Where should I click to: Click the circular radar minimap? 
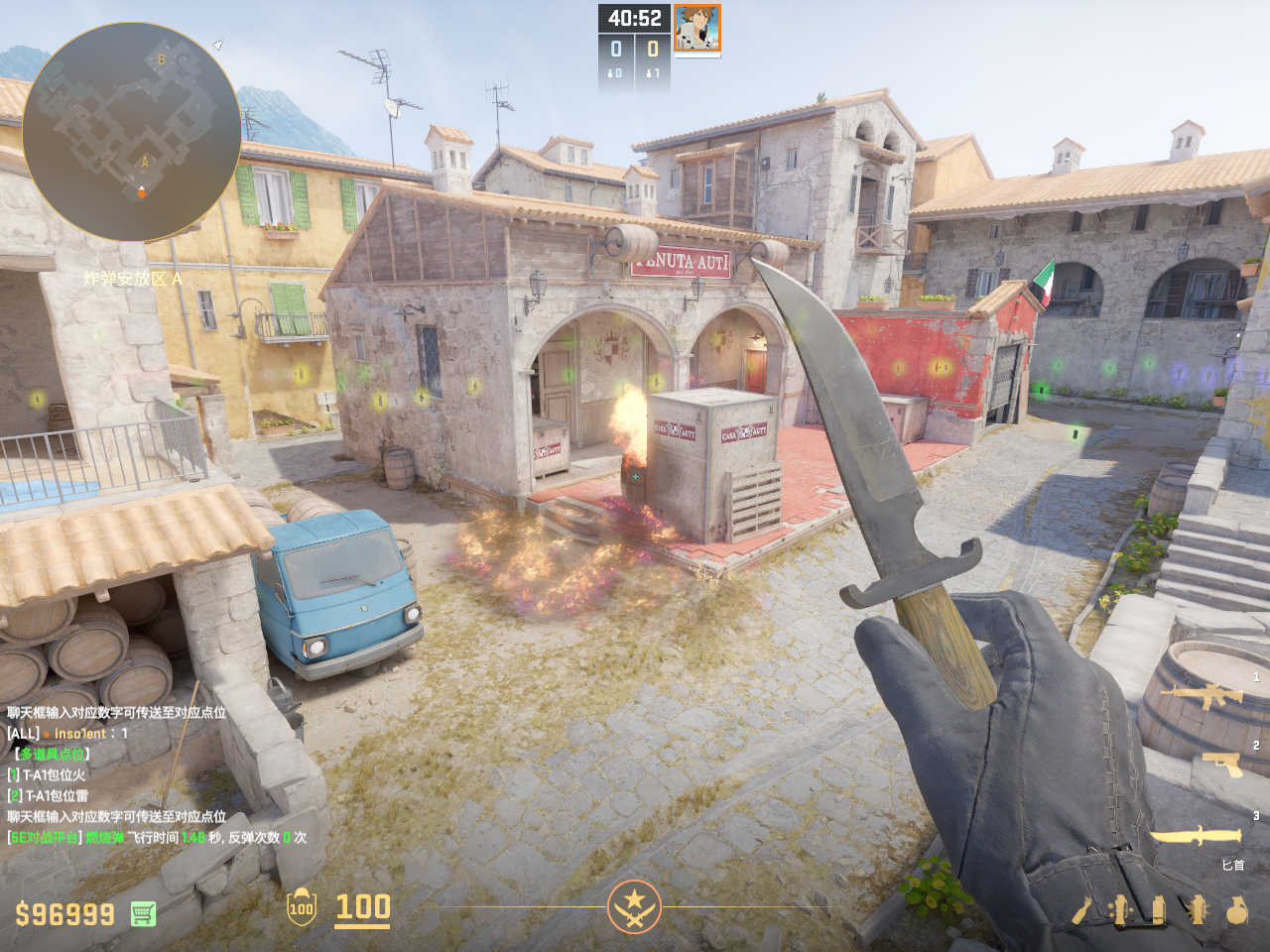coord(131,132)
